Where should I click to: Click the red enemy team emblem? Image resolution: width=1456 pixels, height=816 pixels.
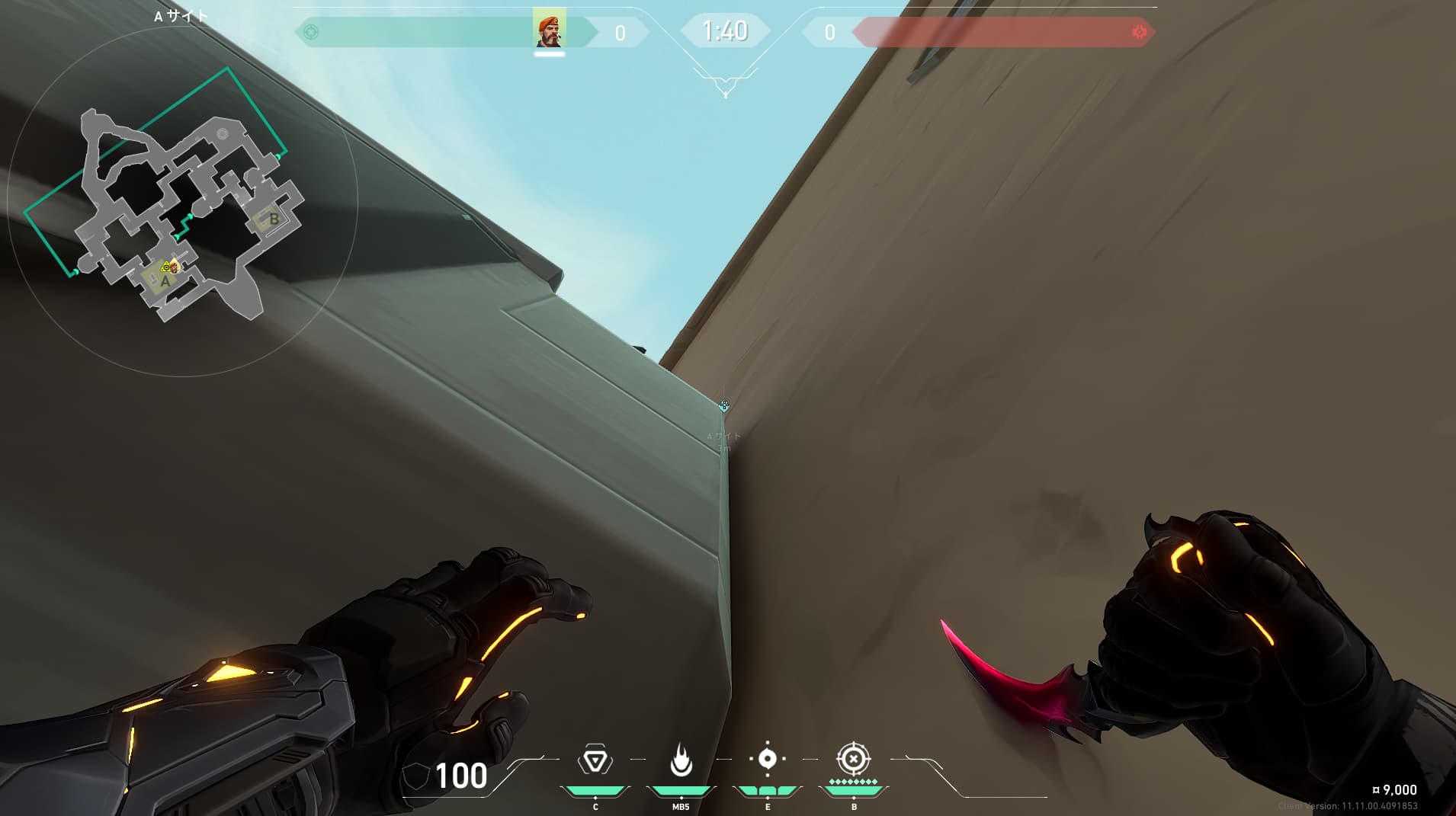(1140, 32)
